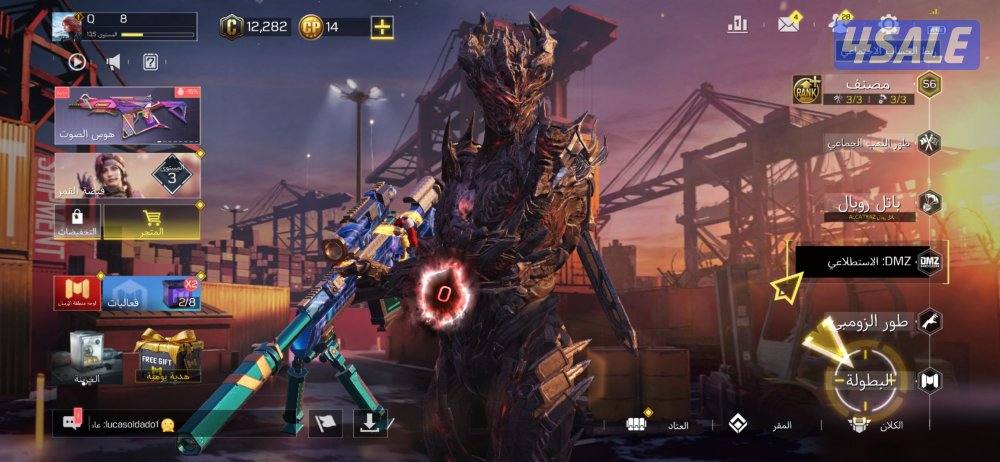Claim the Free Gift daily box
This screenshot has width=1000, height=462.
click(x=168, y=352)
